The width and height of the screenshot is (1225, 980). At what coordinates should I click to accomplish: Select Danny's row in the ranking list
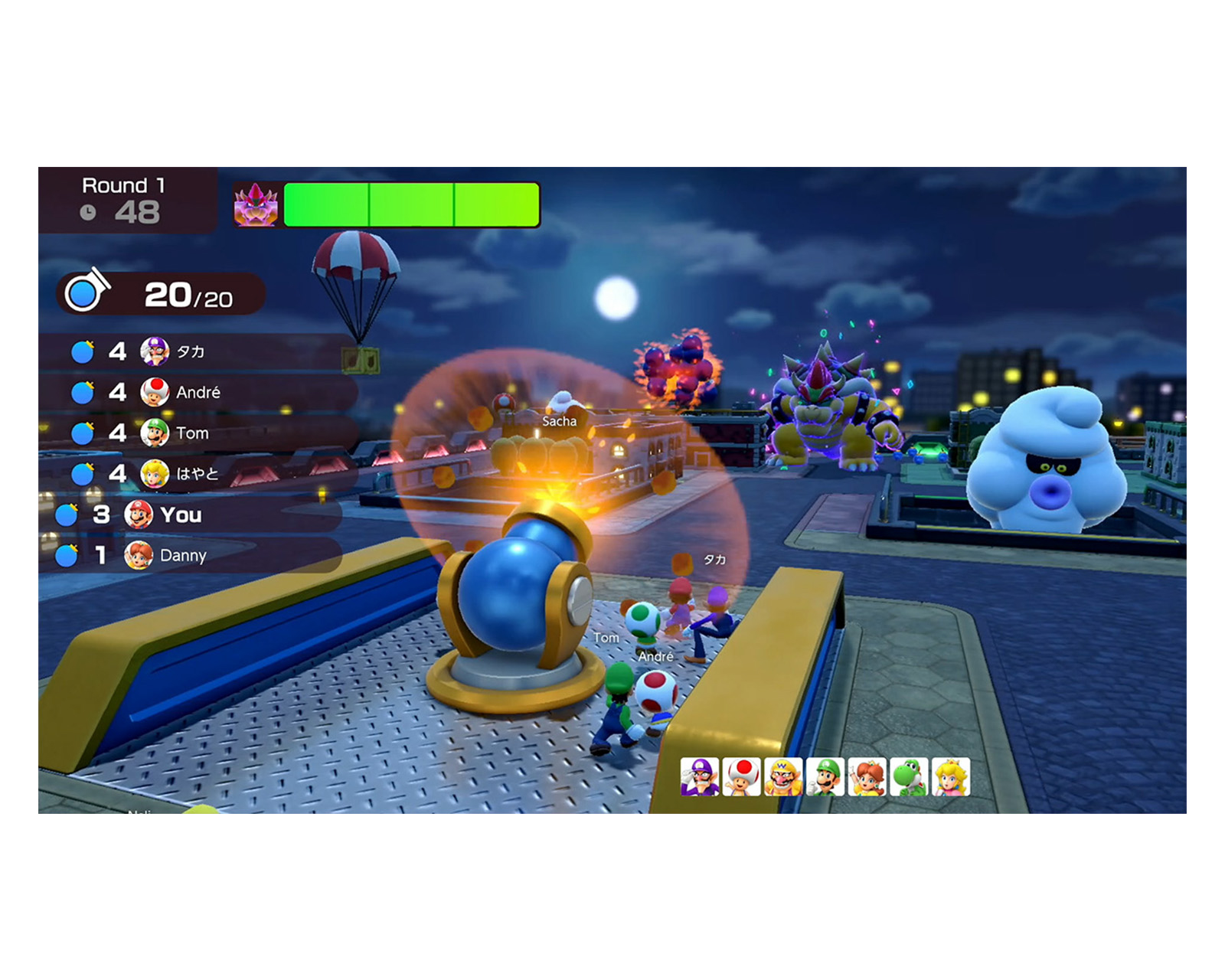click(x=181, y=555)
